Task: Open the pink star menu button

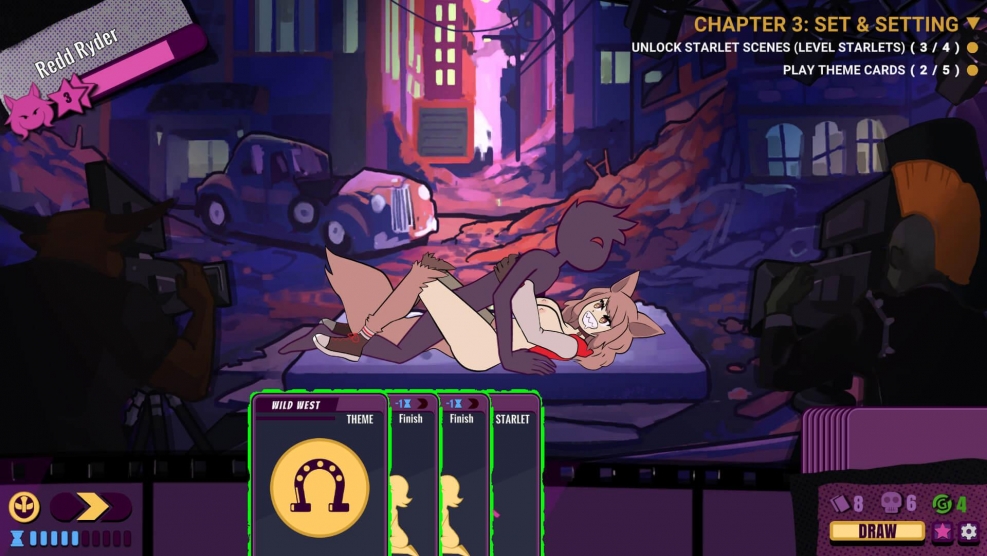Action: coord(943,532)
